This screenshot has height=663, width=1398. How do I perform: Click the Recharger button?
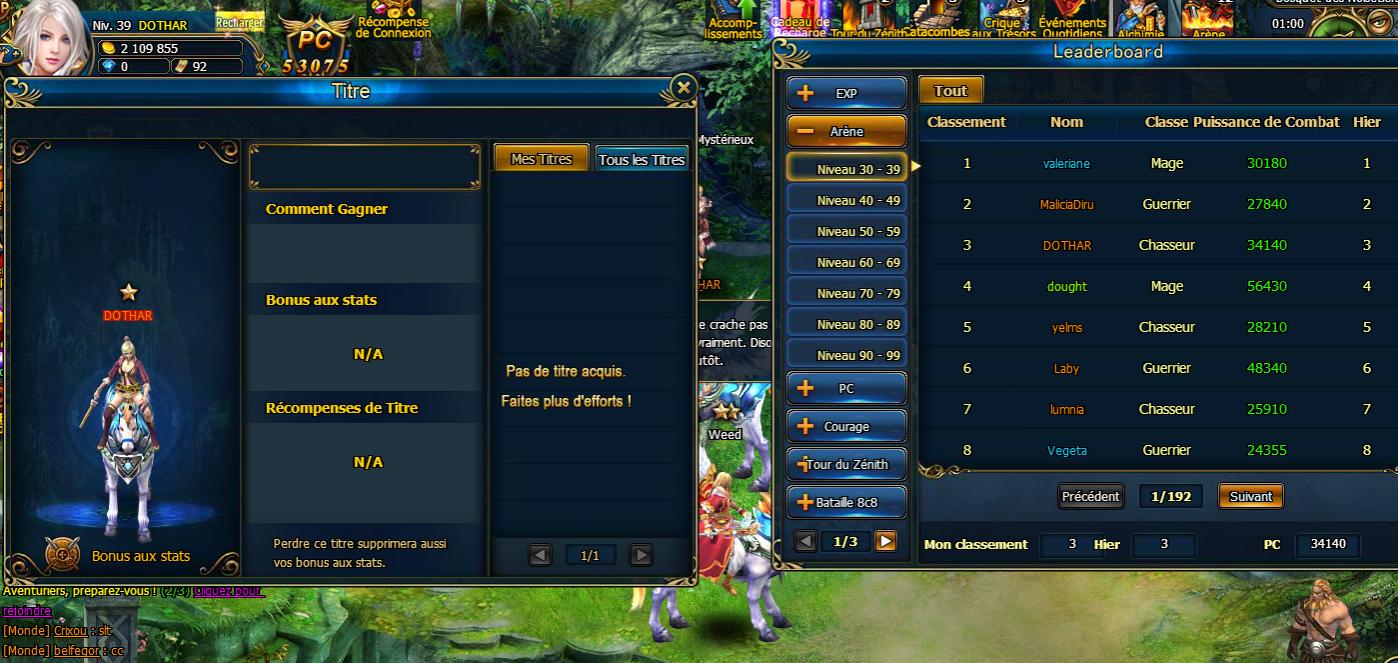239,23
